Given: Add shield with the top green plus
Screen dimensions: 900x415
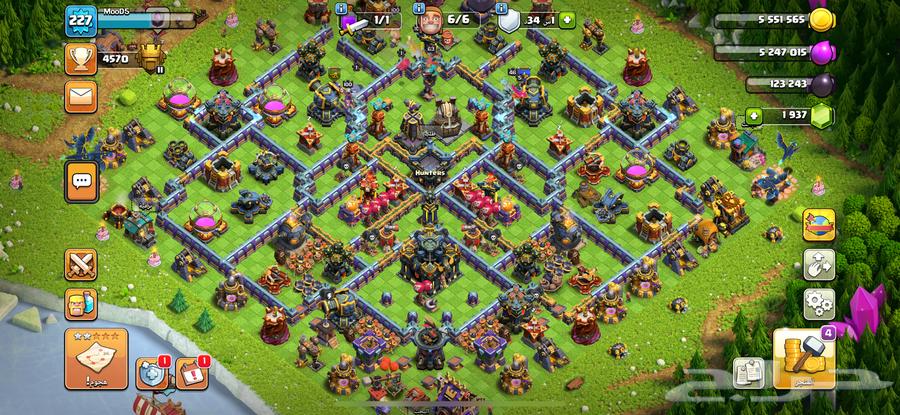Looking at the screenshot, I should (568, 19).
